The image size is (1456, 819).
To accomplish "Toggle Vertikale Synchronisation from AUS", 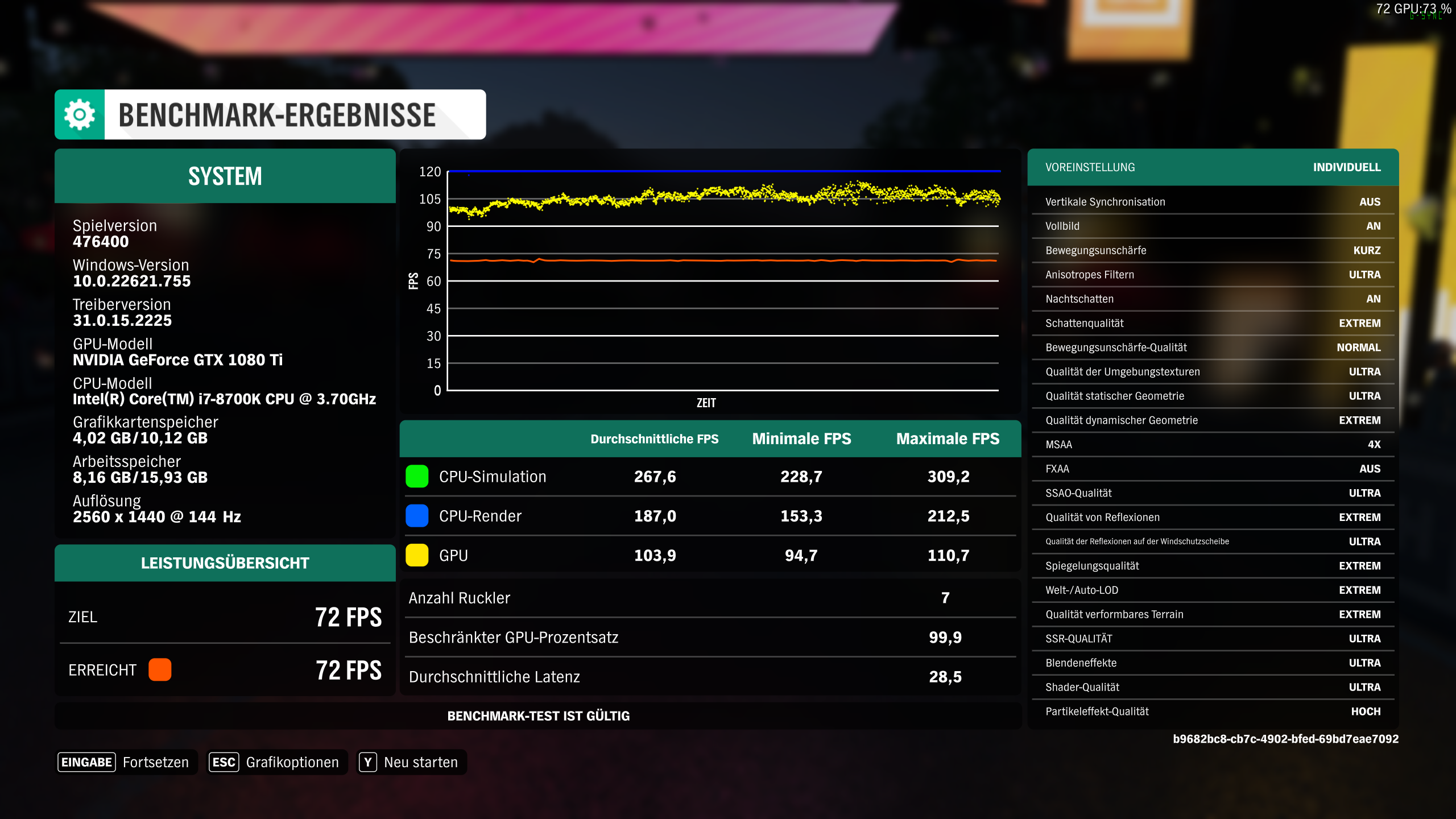I will pyautogui.click(x=1211, y=201).
